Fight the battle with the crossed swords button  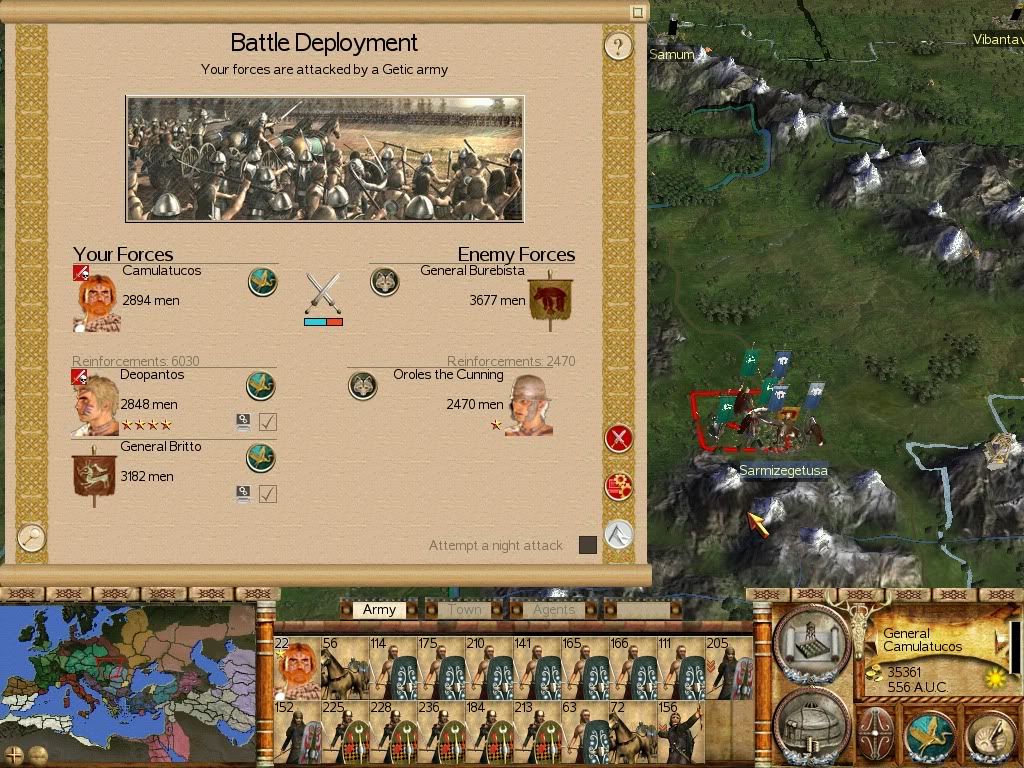coord(619,438)
